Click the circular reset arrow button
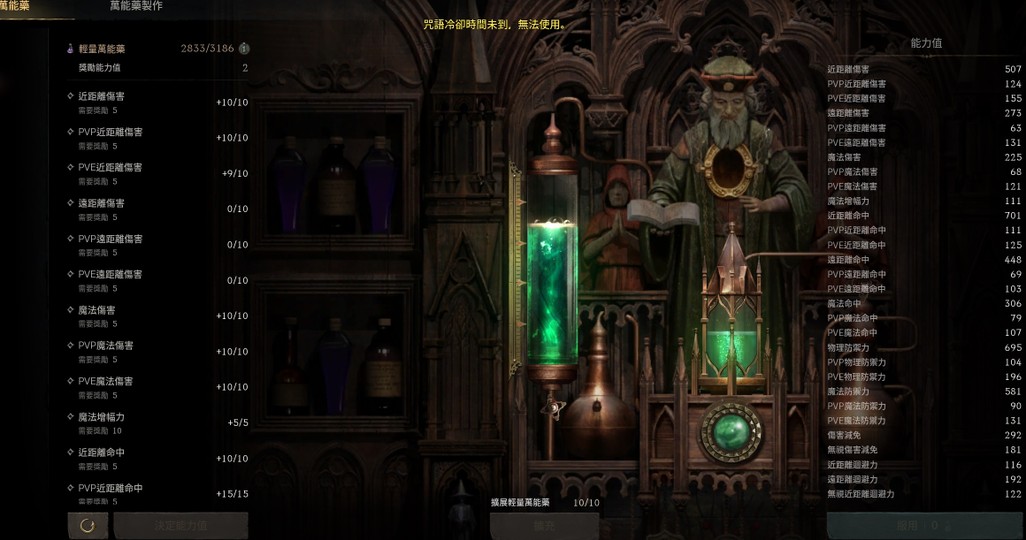Image resolution: width=1026 pixels, height=540 pixels. [x=88, y=525]
